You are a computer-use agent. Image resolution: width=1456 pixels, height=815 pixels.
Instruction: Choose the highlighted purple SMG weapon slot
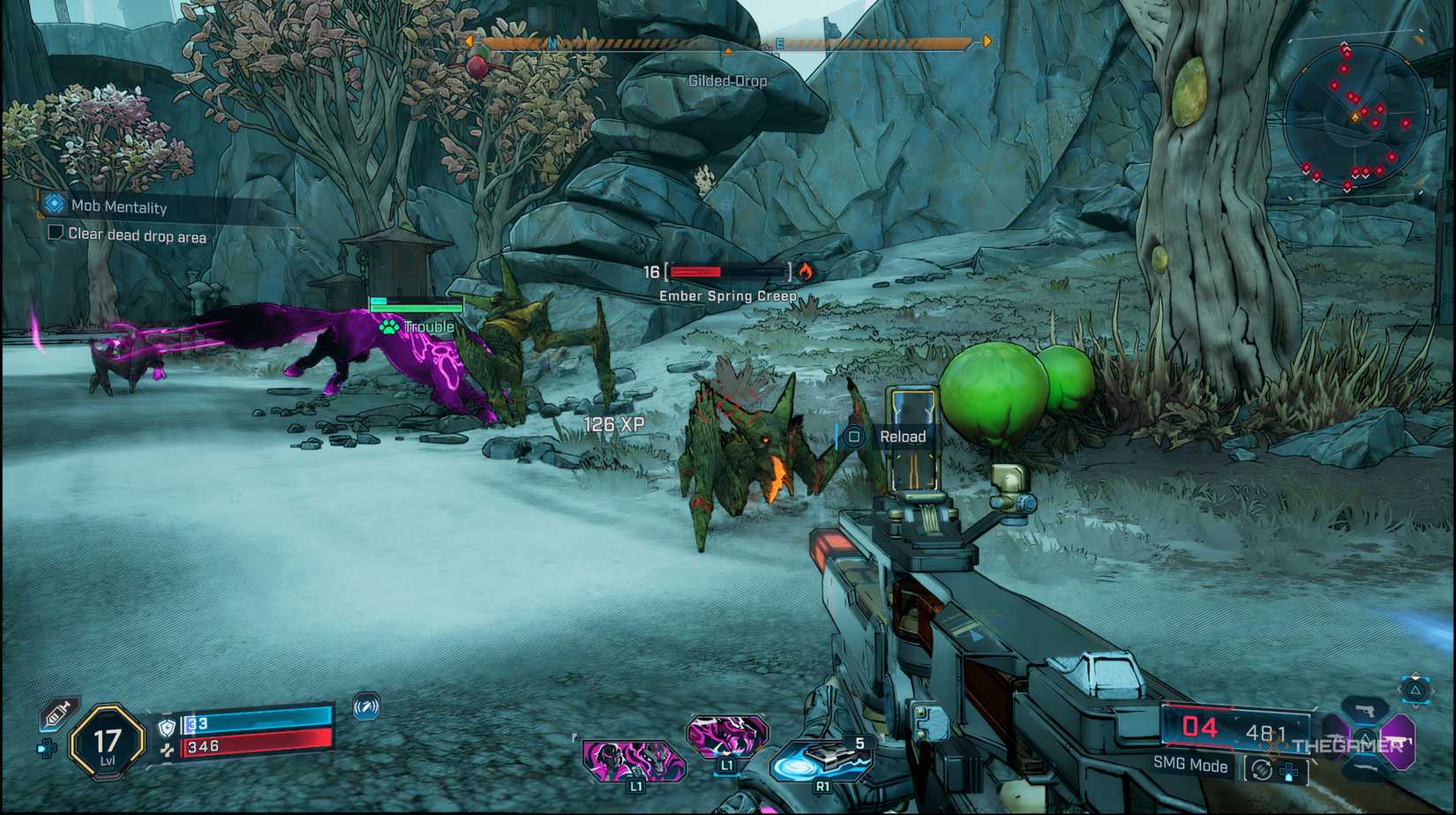point(1399,739)
